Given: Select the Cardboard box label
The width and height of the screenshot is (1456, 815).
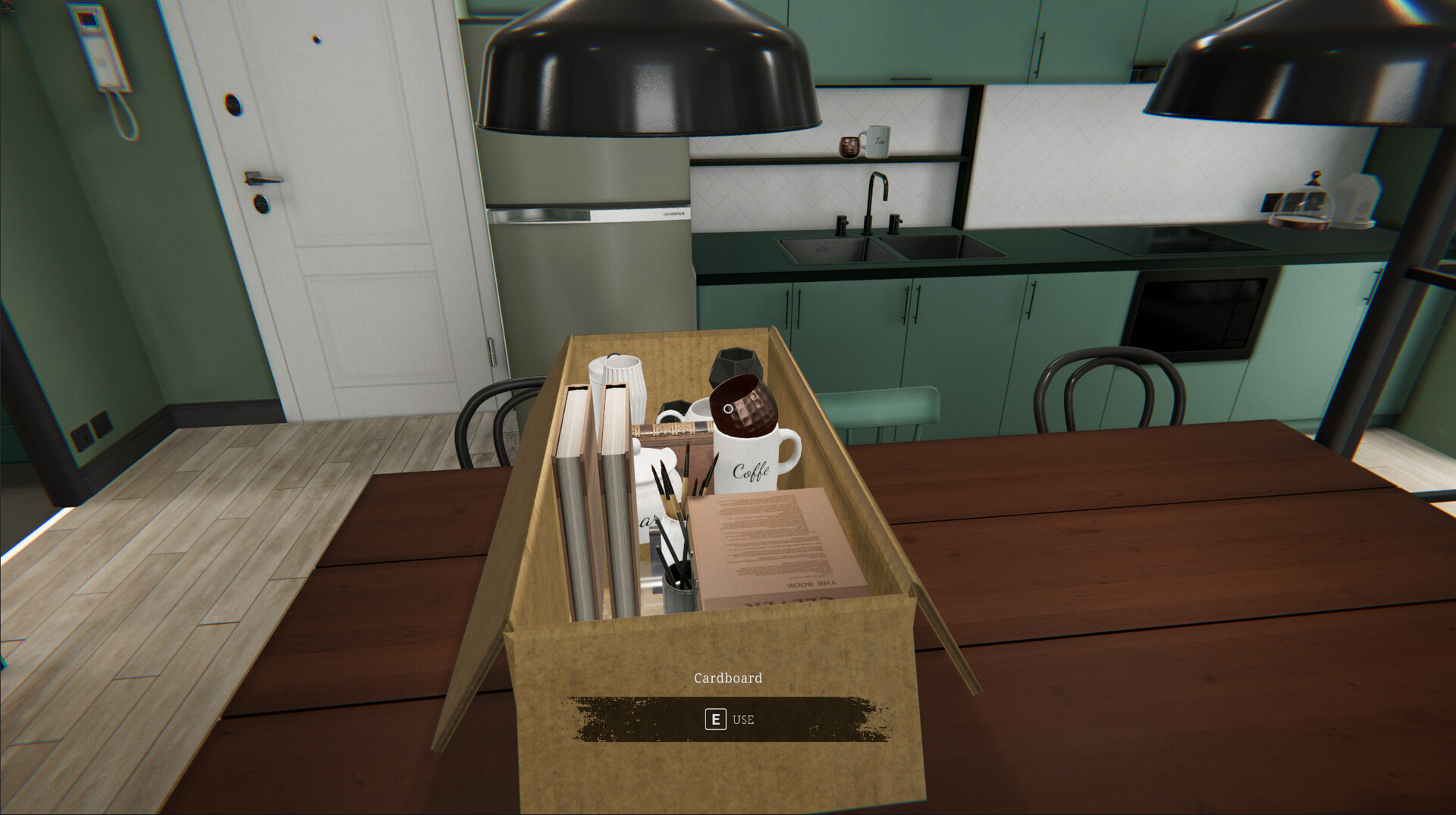Looking at the screenshot, I should [x=729, y=678].
